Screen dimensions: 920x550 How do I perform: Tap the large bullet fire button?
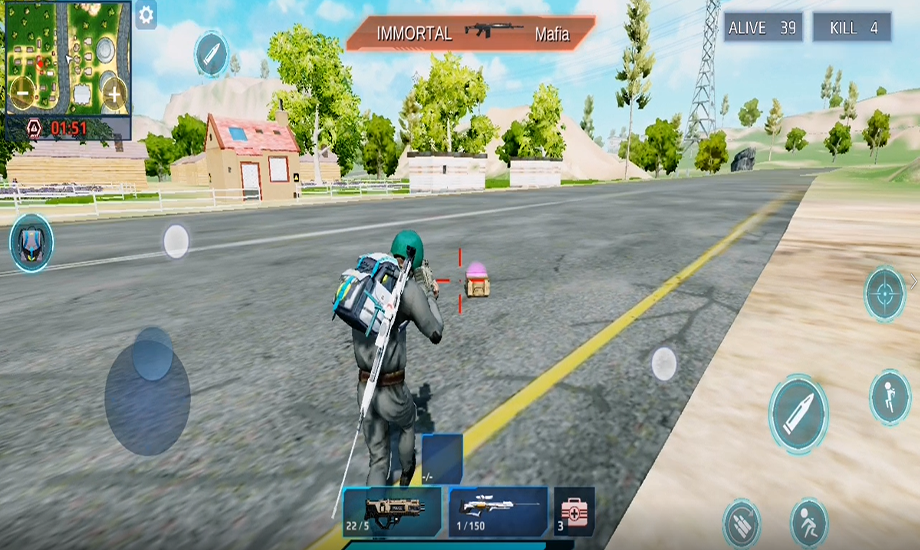(798, 414)
